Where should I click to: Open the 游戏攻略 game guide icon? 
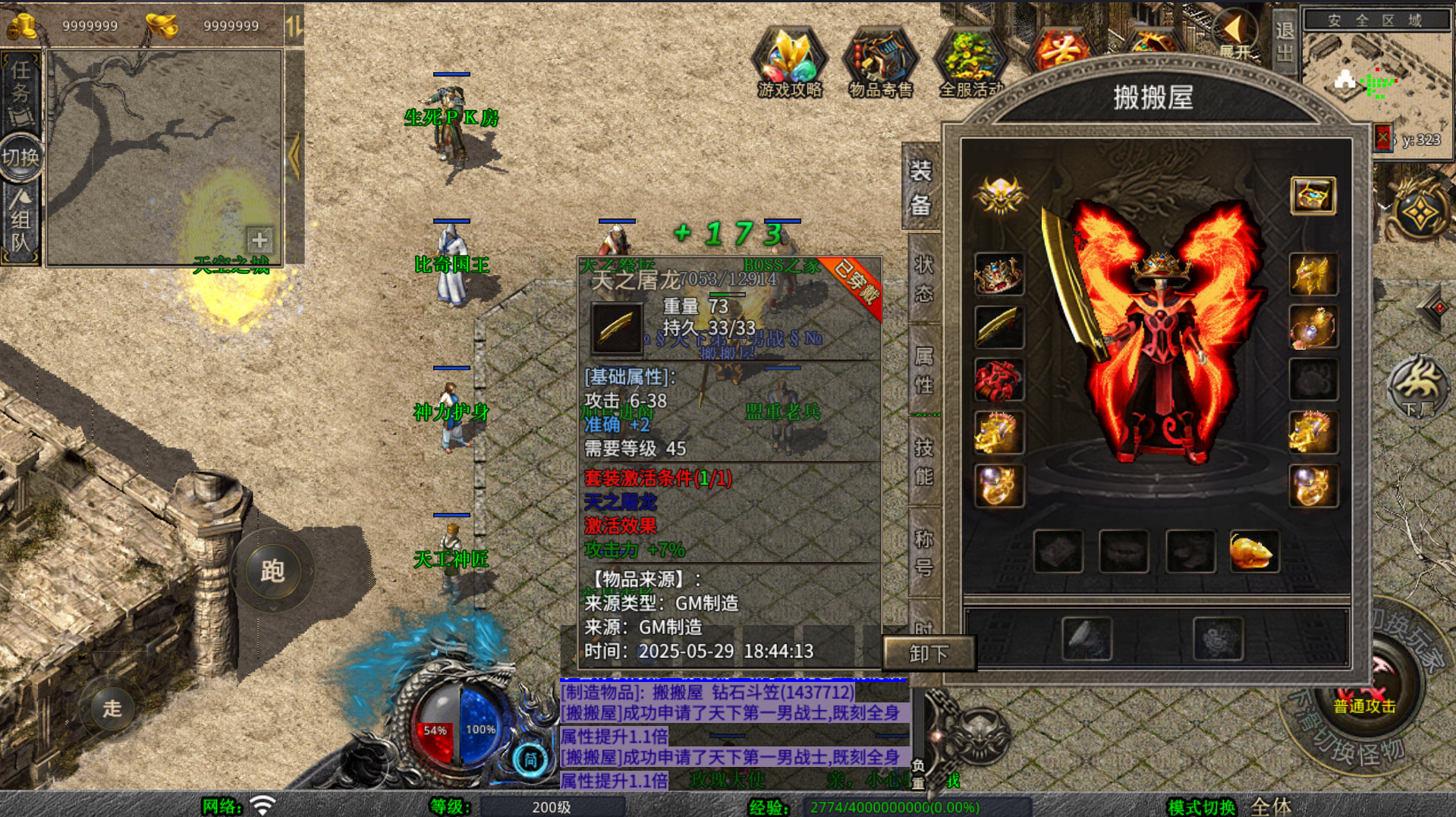tap(789, 62)
